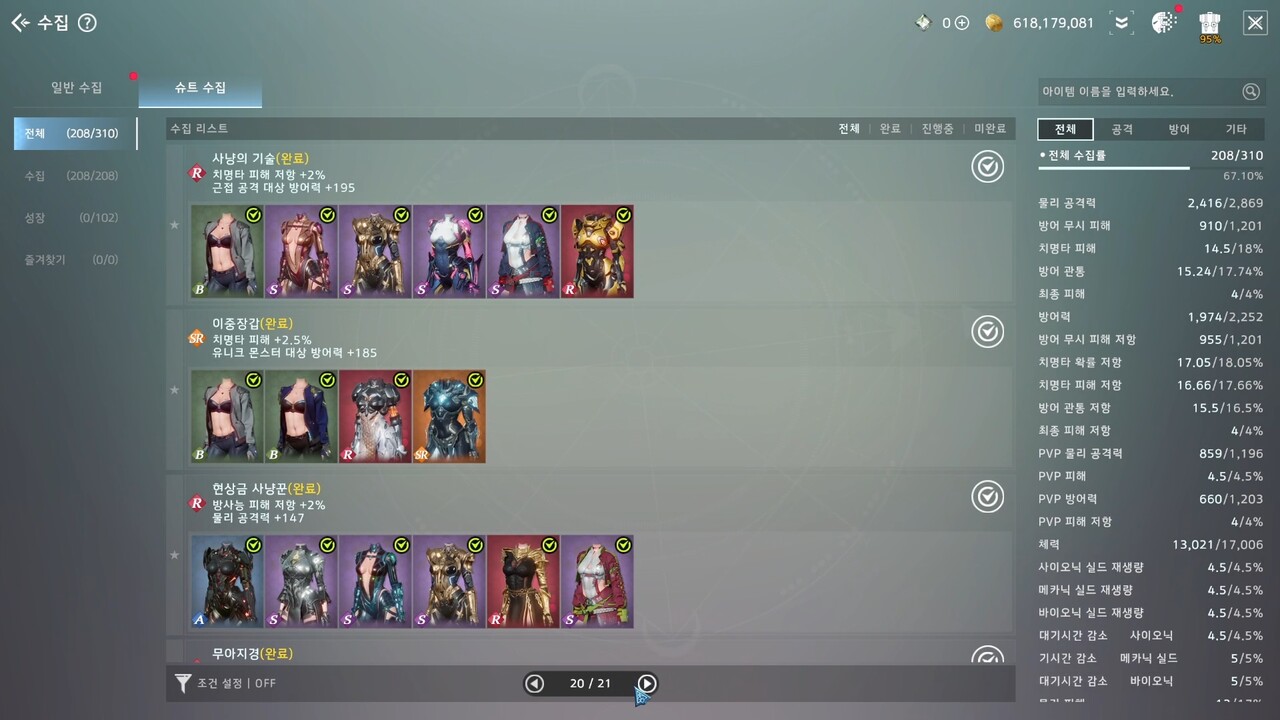This screenshot has height=720, width=1280.
Task: Go to the next page arrow
Action: tap(647, 684)
